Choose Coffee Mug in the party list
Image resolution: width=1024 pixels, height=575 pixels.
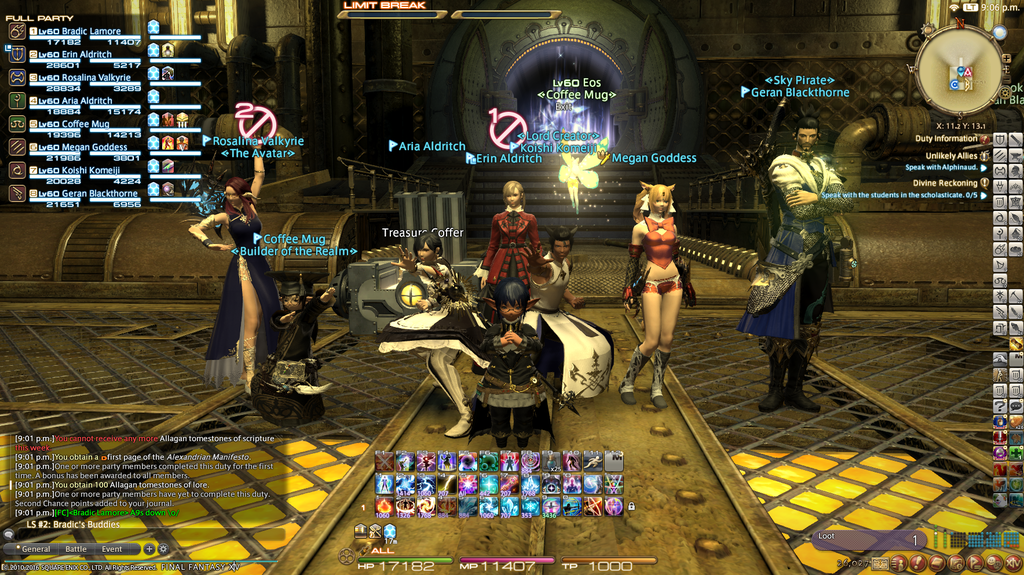[85, 124]
